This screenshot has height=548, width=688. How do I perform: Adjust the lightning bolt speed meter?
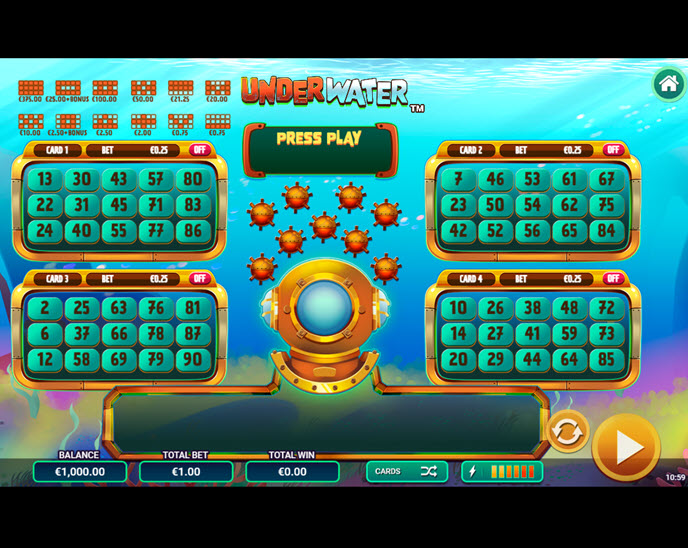coord(503,471)
